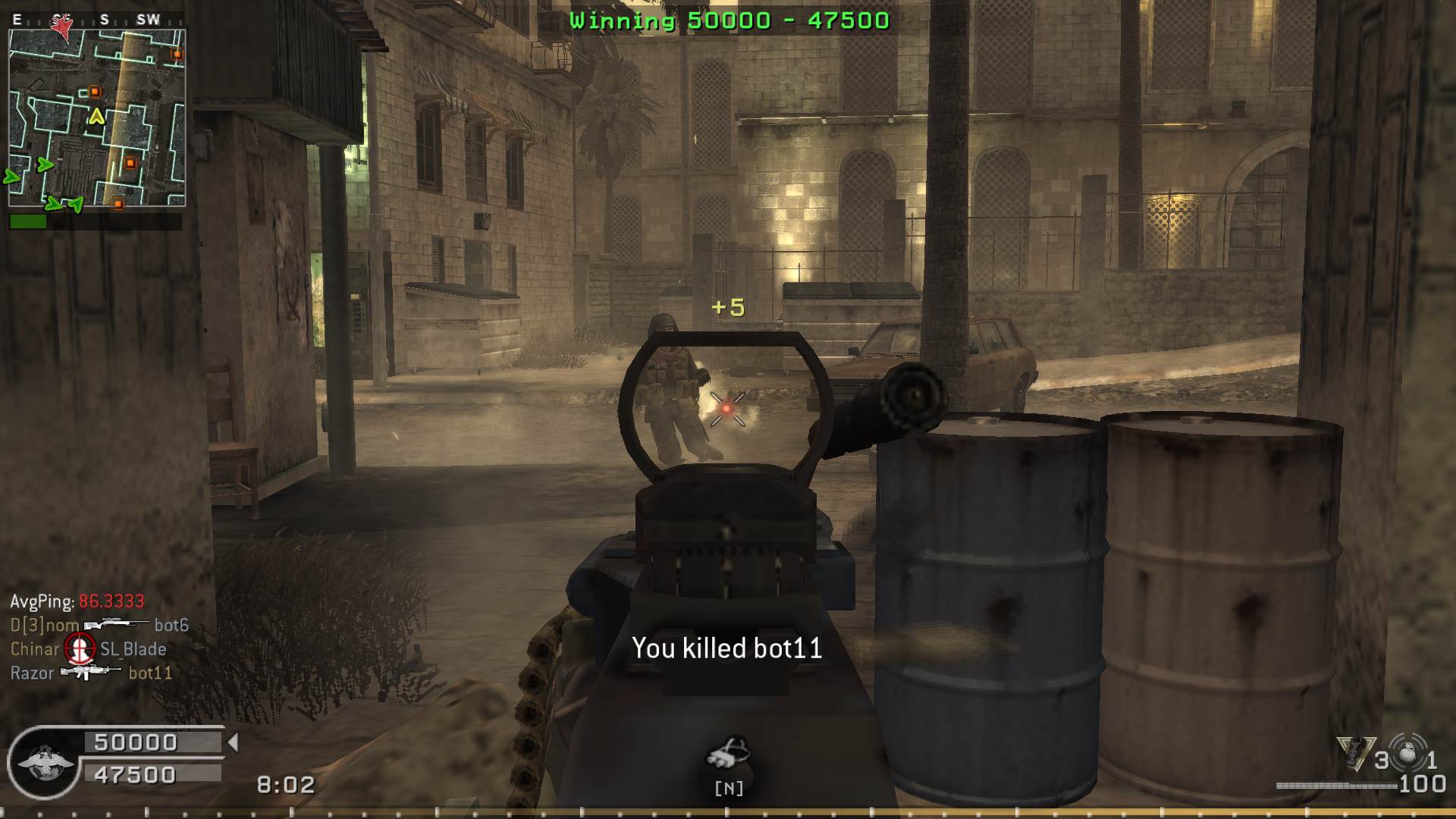Image resolution: width=1456 pixels, height=819 pixels.
Task: Select the yellow player arrow on the minimap
Action: pyautogui.click(x=96, y=117)
